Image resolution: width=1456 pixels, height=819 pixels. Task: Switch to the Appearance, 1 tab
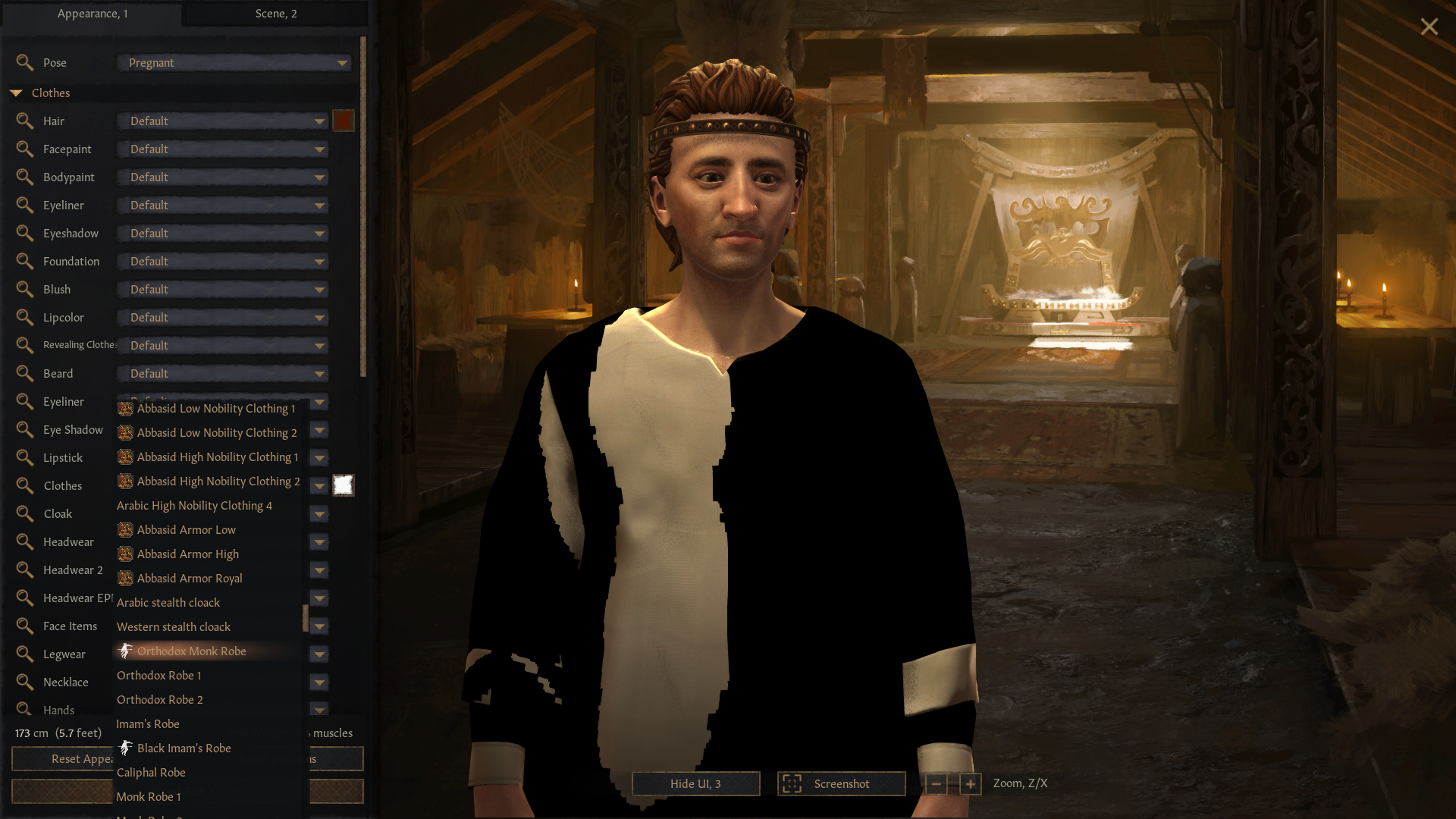tap(93, 13)
